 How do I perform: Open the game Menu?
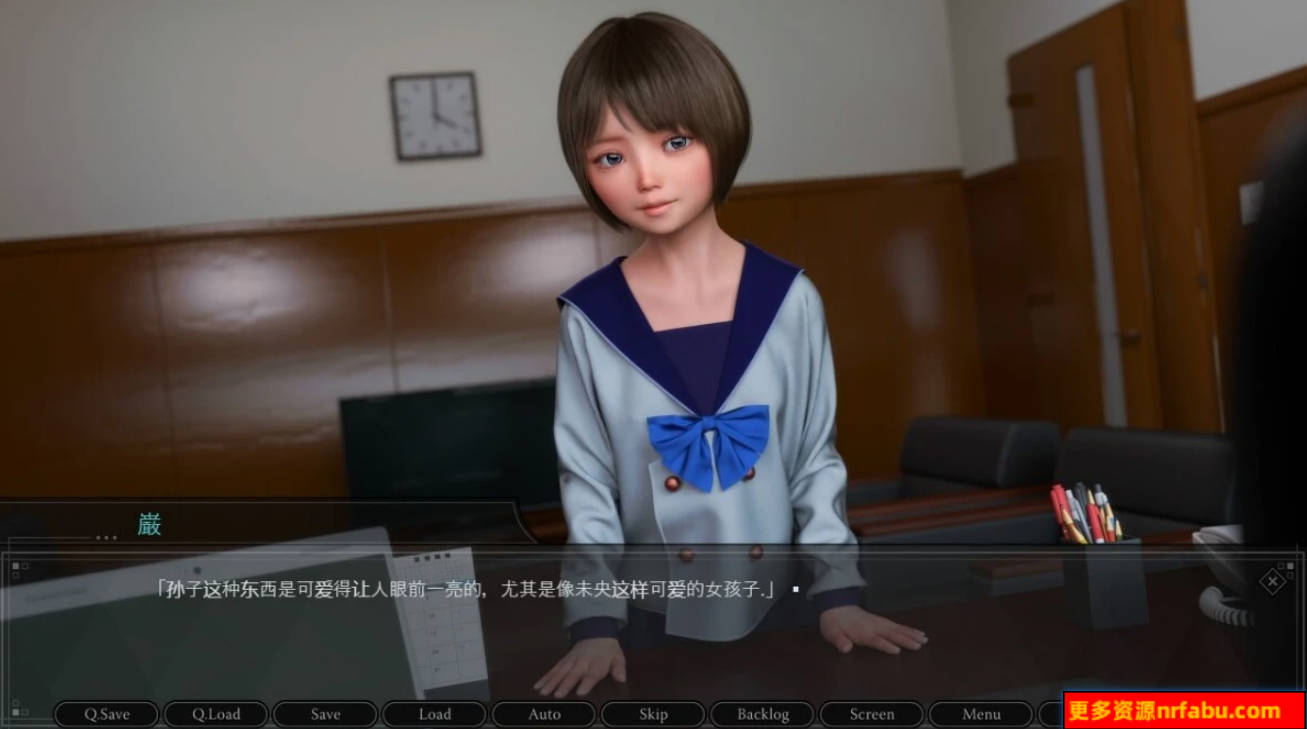(x=980, y=714)
